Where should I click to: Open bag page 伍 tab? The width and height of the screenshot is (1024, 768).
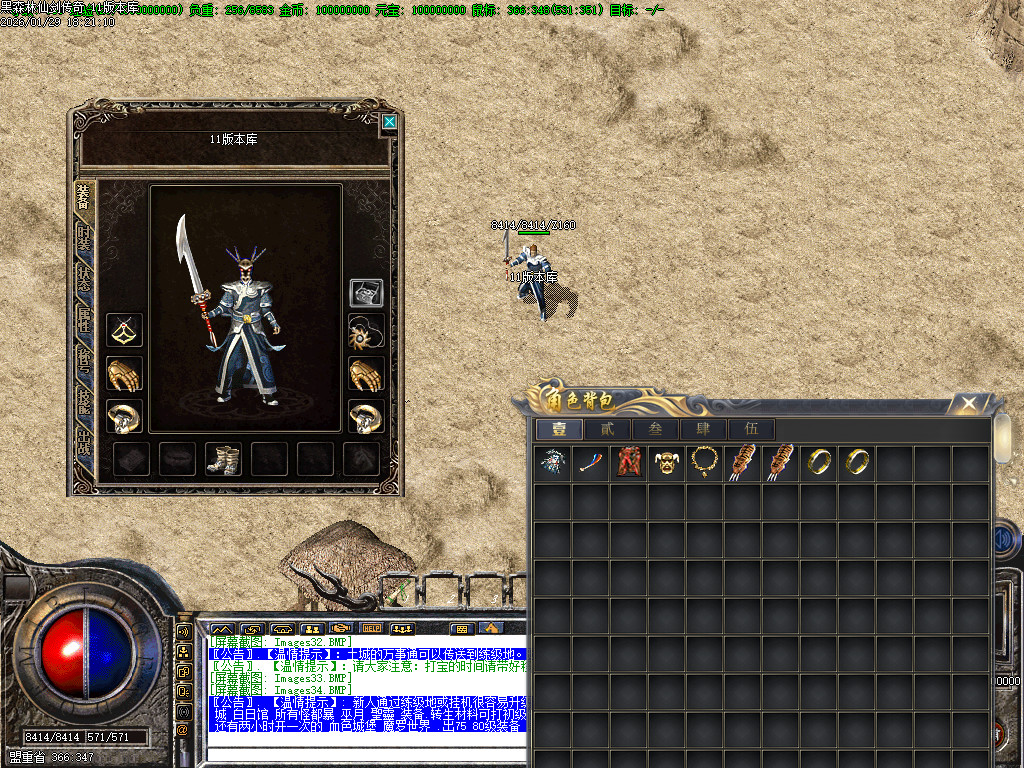(x=751, y=429)
